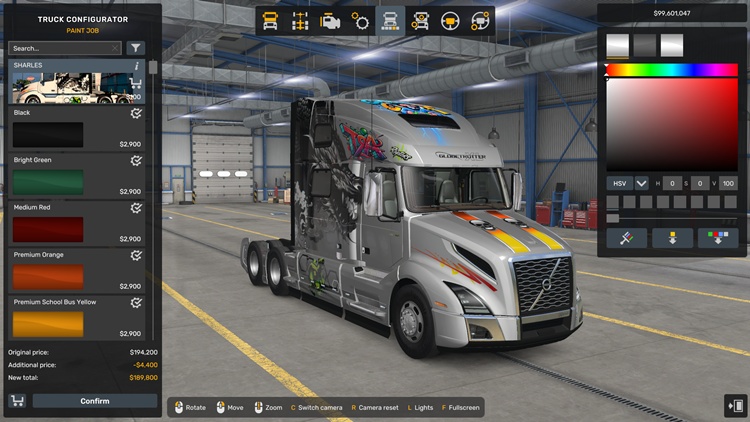The height and width of the screenshot is (422, 750).
Task: Activate the color eyedropper brush button
Action: 625,238
